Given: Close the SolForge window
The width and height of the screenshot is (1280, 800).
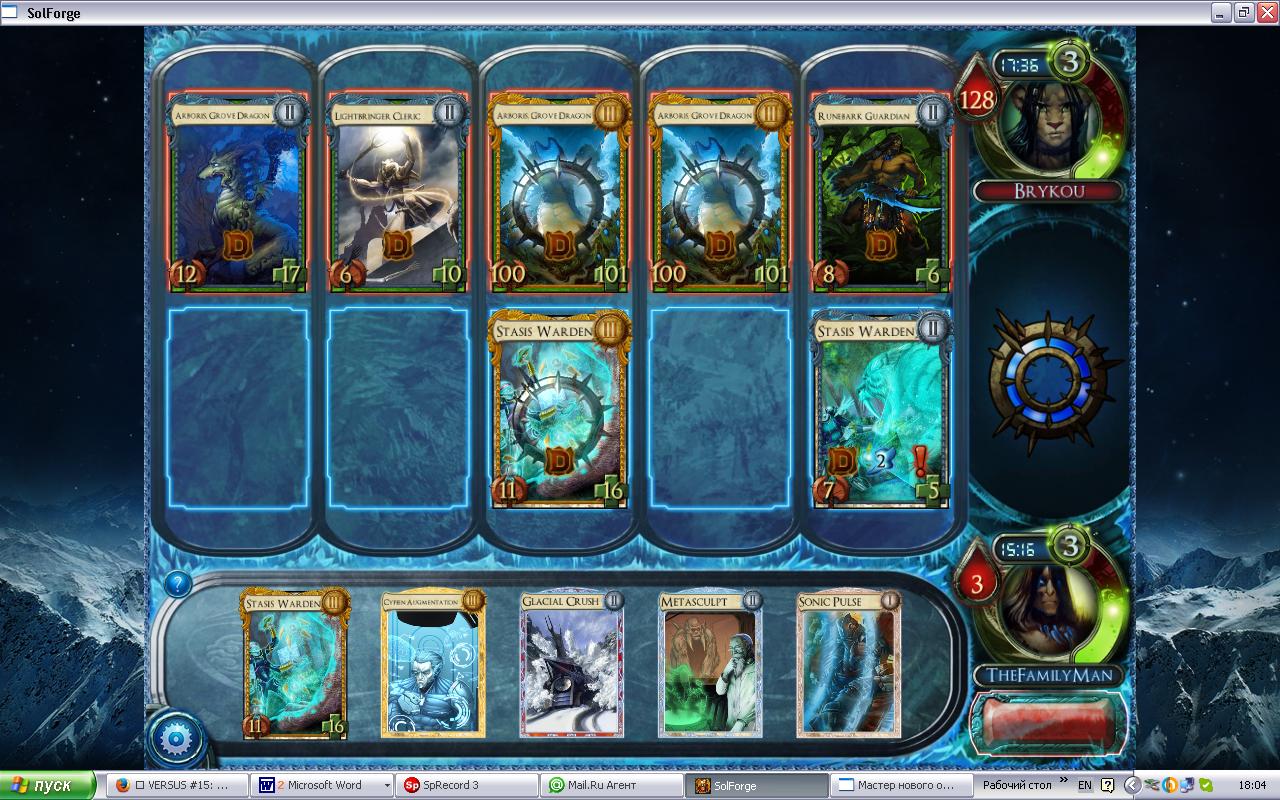Looking at the screenshot, I should click(x=1266, y=12).
